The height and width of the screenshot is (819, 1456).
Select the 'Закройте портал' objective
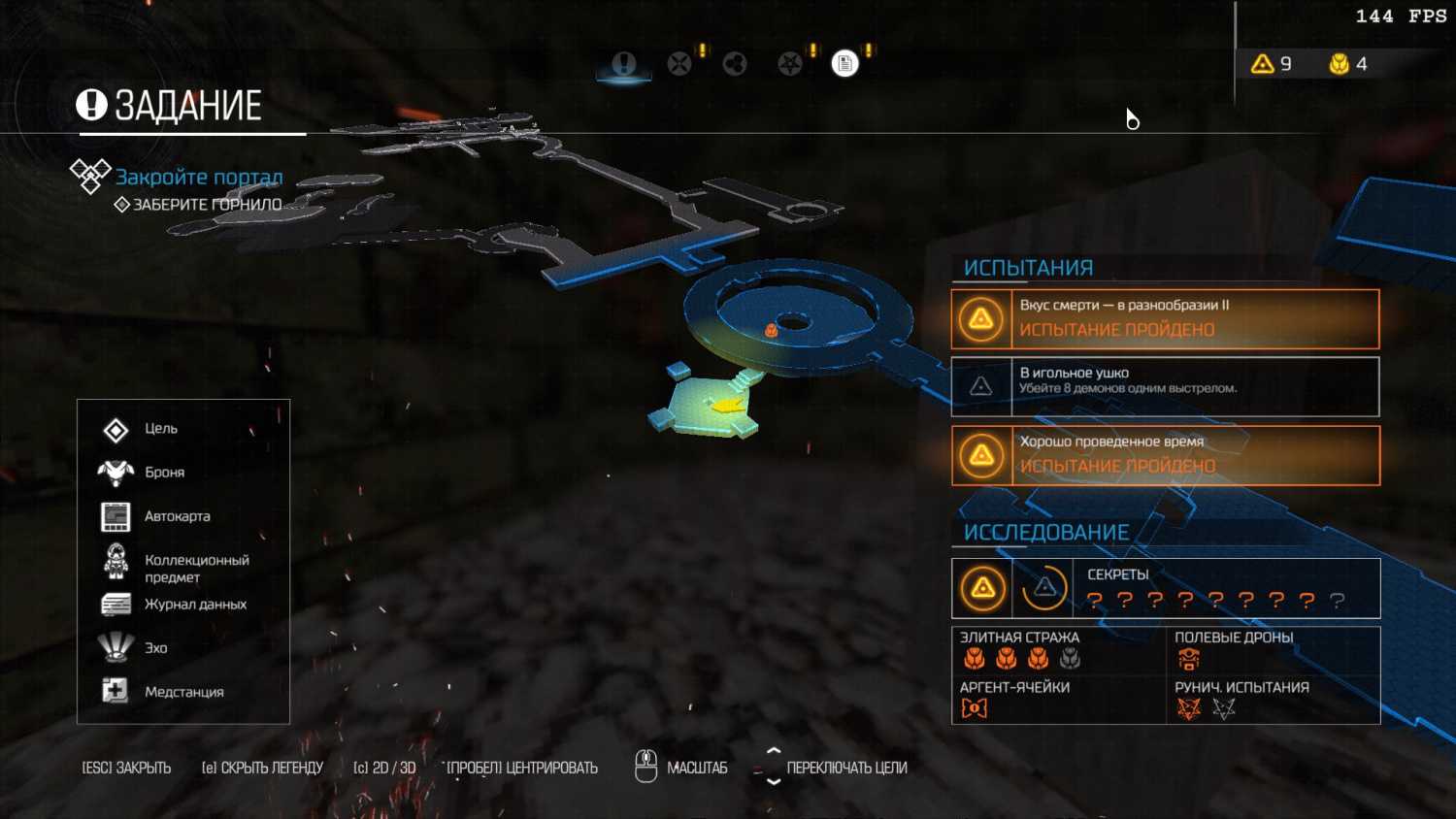199,177
